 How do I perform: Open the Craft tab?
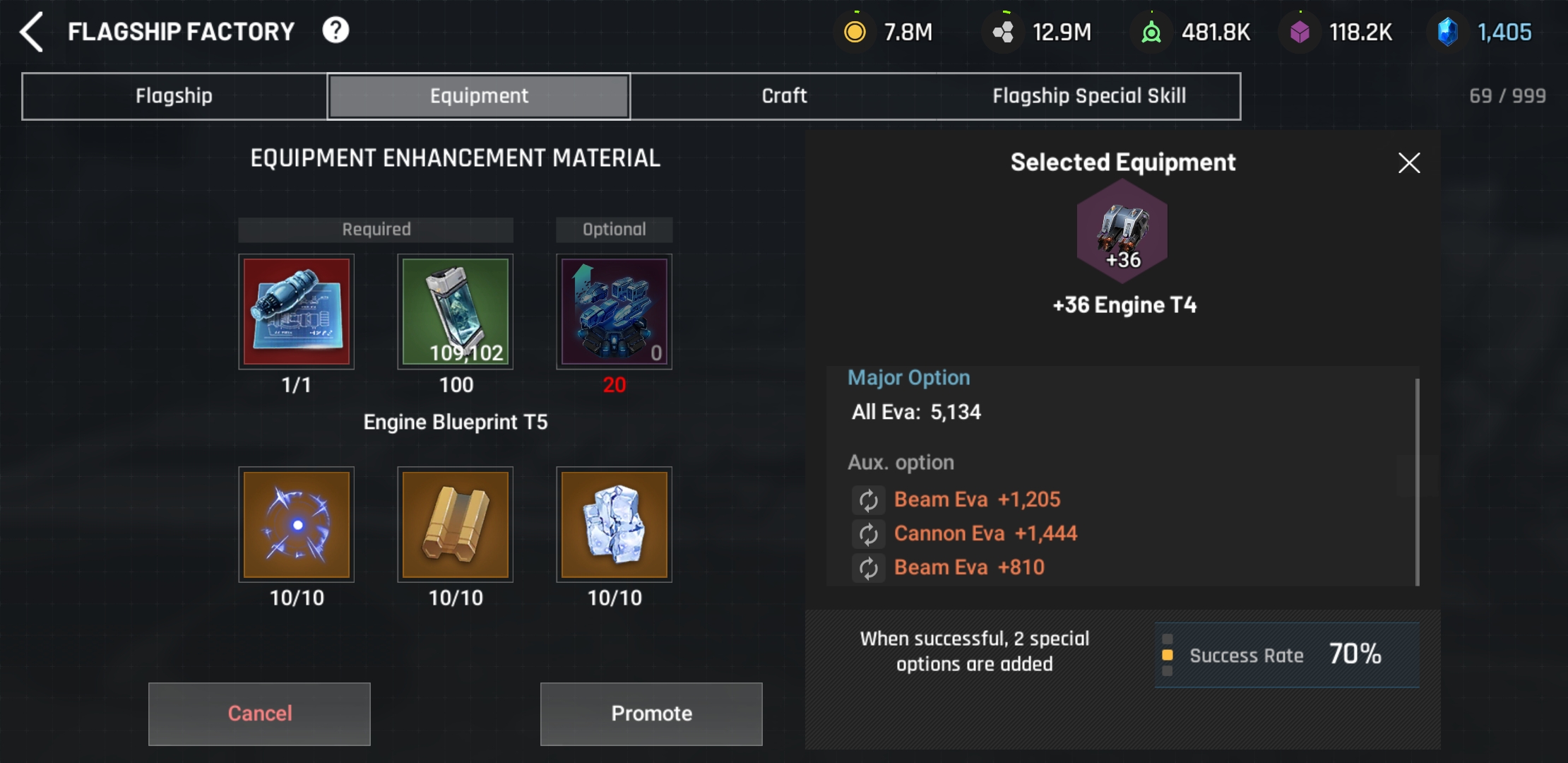pos(784,96)
